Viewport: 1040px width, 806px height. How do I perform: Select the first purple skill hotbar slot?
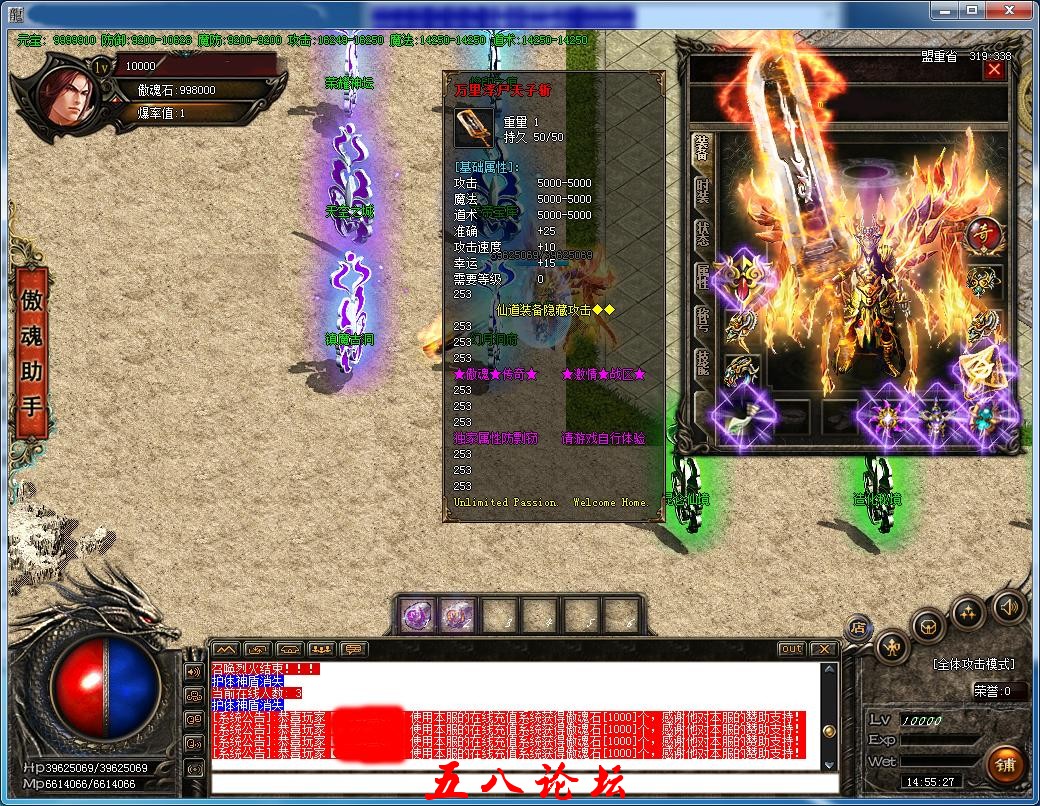417,615
